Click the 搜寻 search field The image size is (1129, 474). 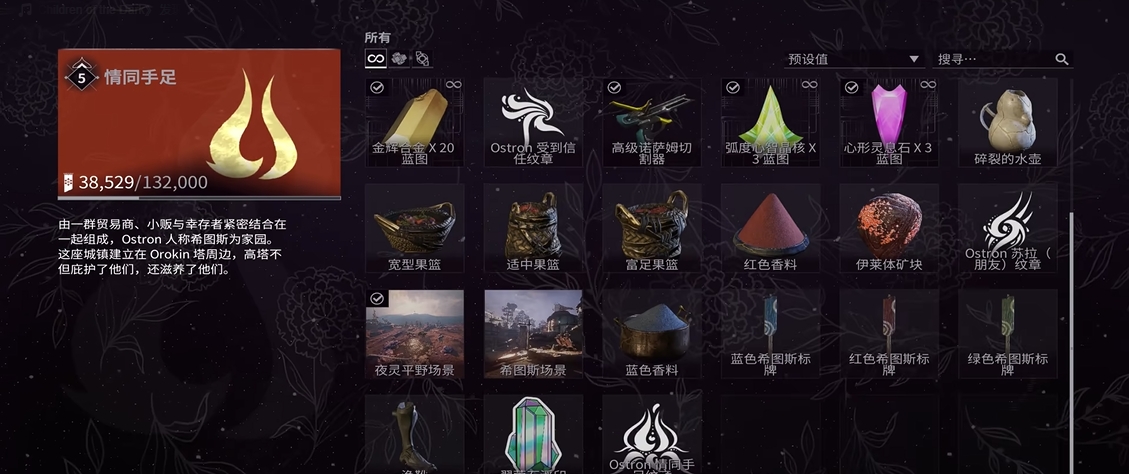(x=994, y=59)
